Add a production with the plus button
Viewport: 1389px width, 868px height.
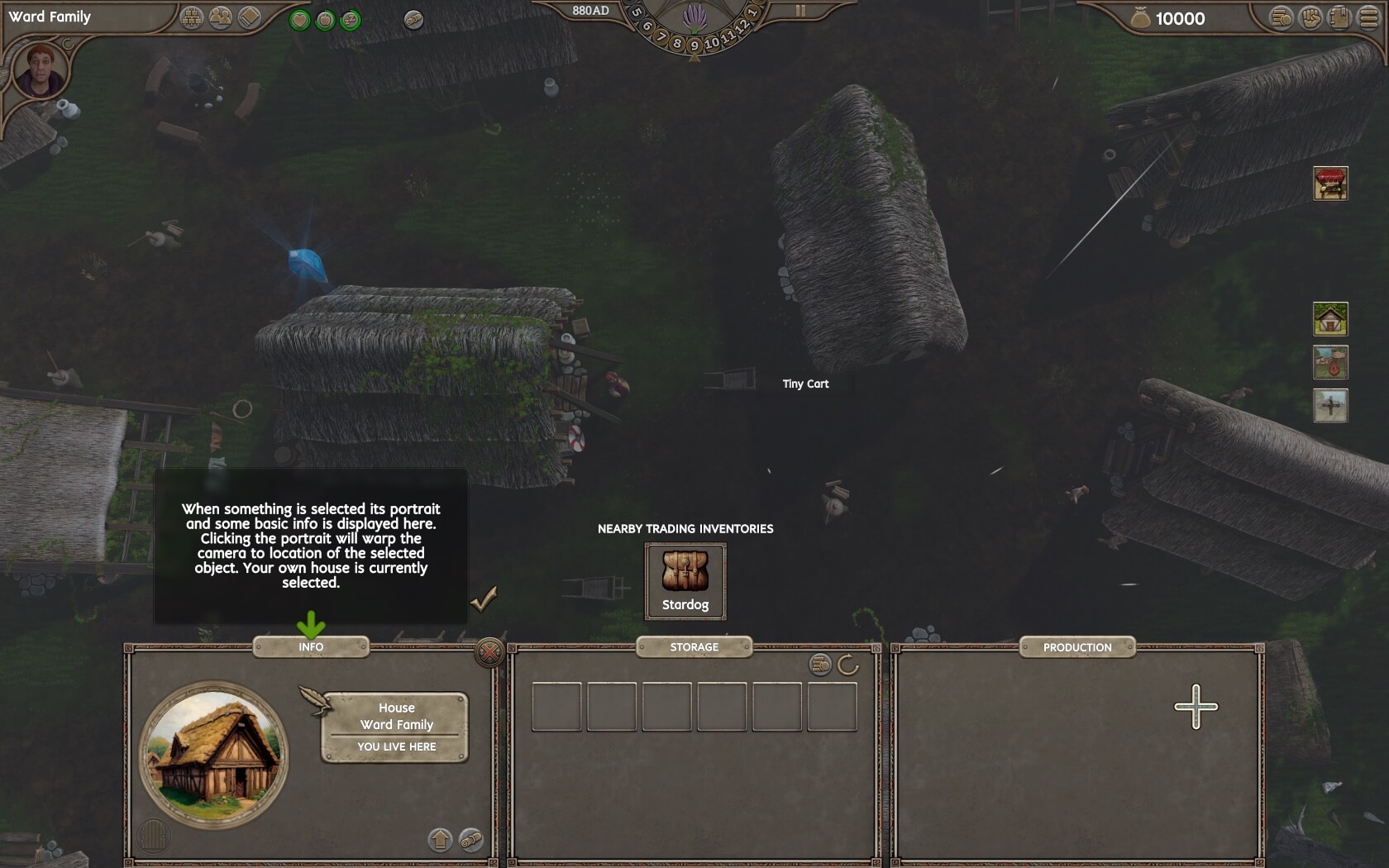coord(1196,707)
